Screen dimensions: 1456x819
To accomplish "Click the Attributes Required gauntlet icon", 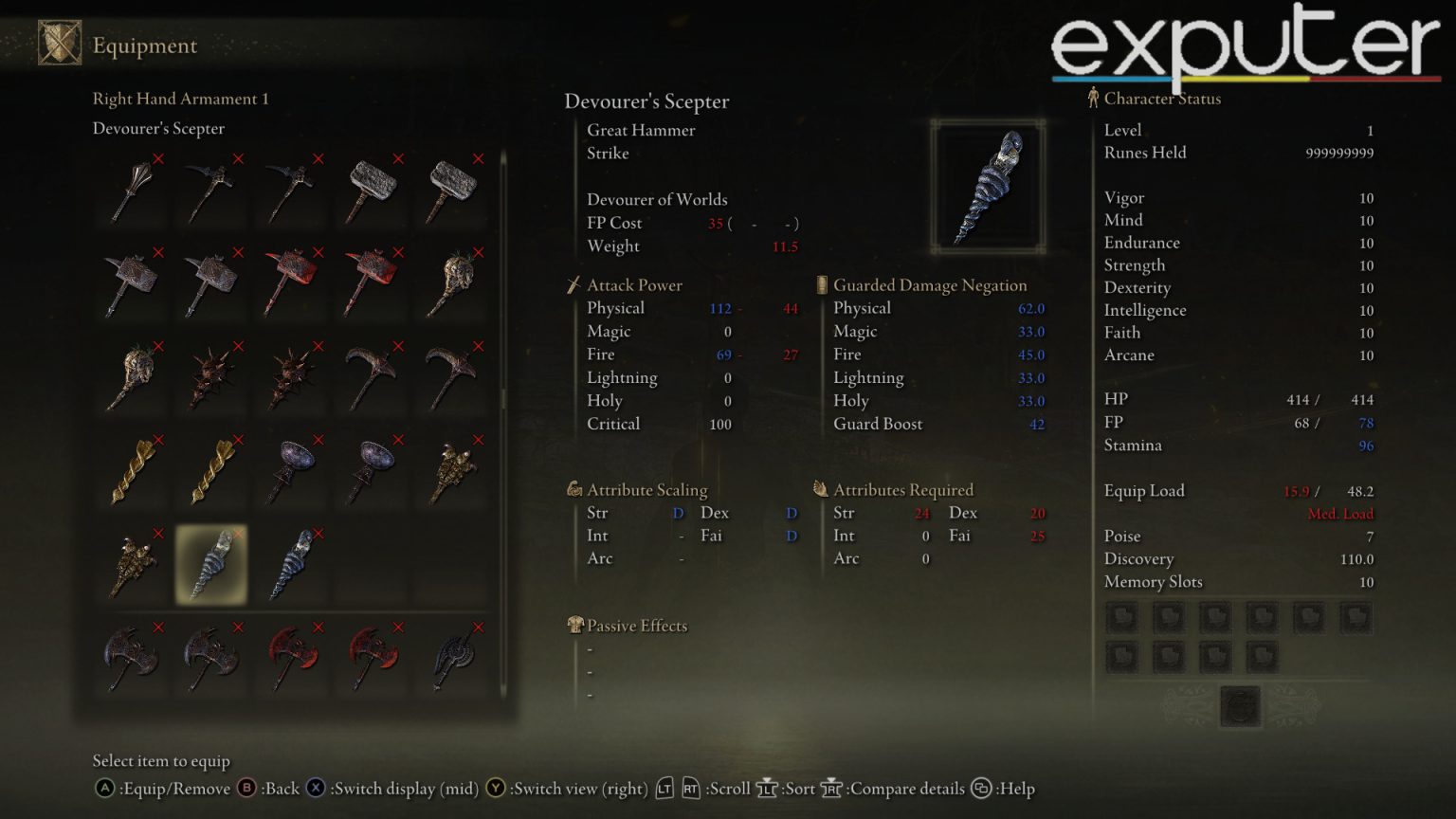I will 819,488.
